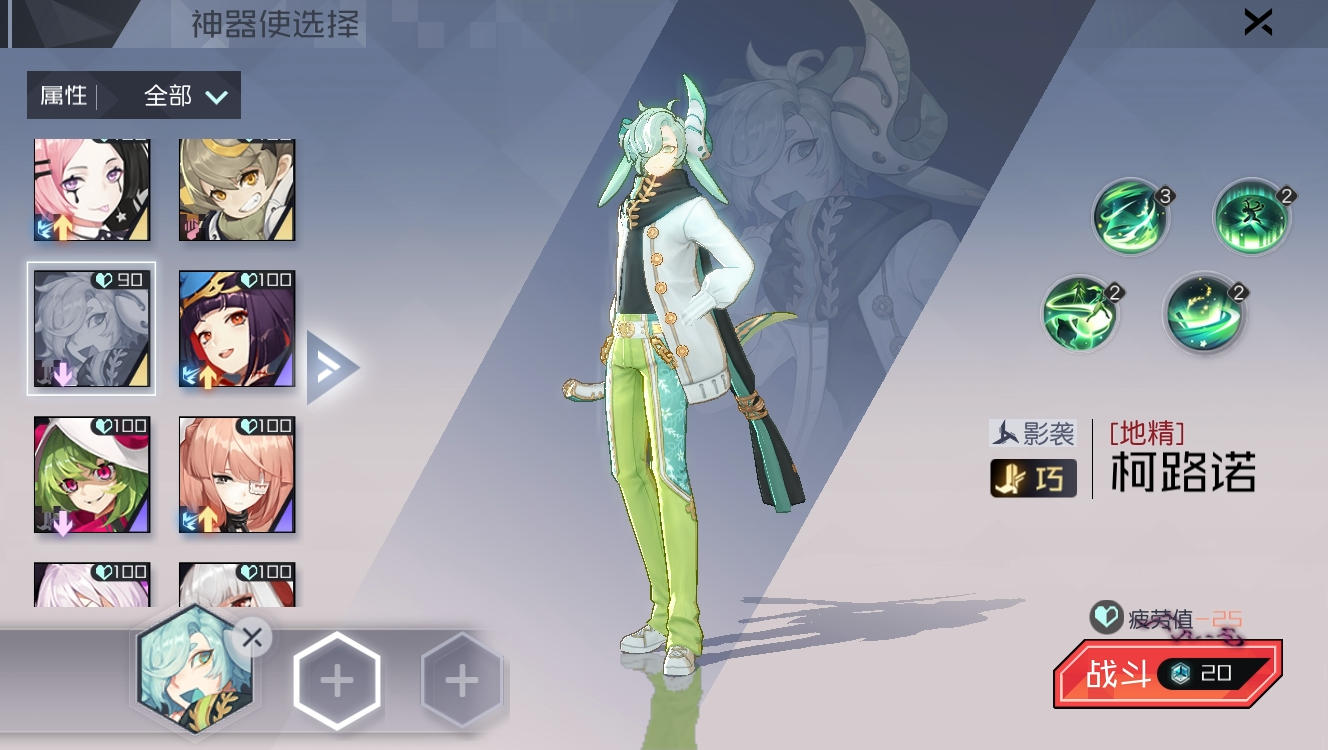Click the fatigue heart icon beside 疲劳值

pyautogui.click(x=1104, y=619)
